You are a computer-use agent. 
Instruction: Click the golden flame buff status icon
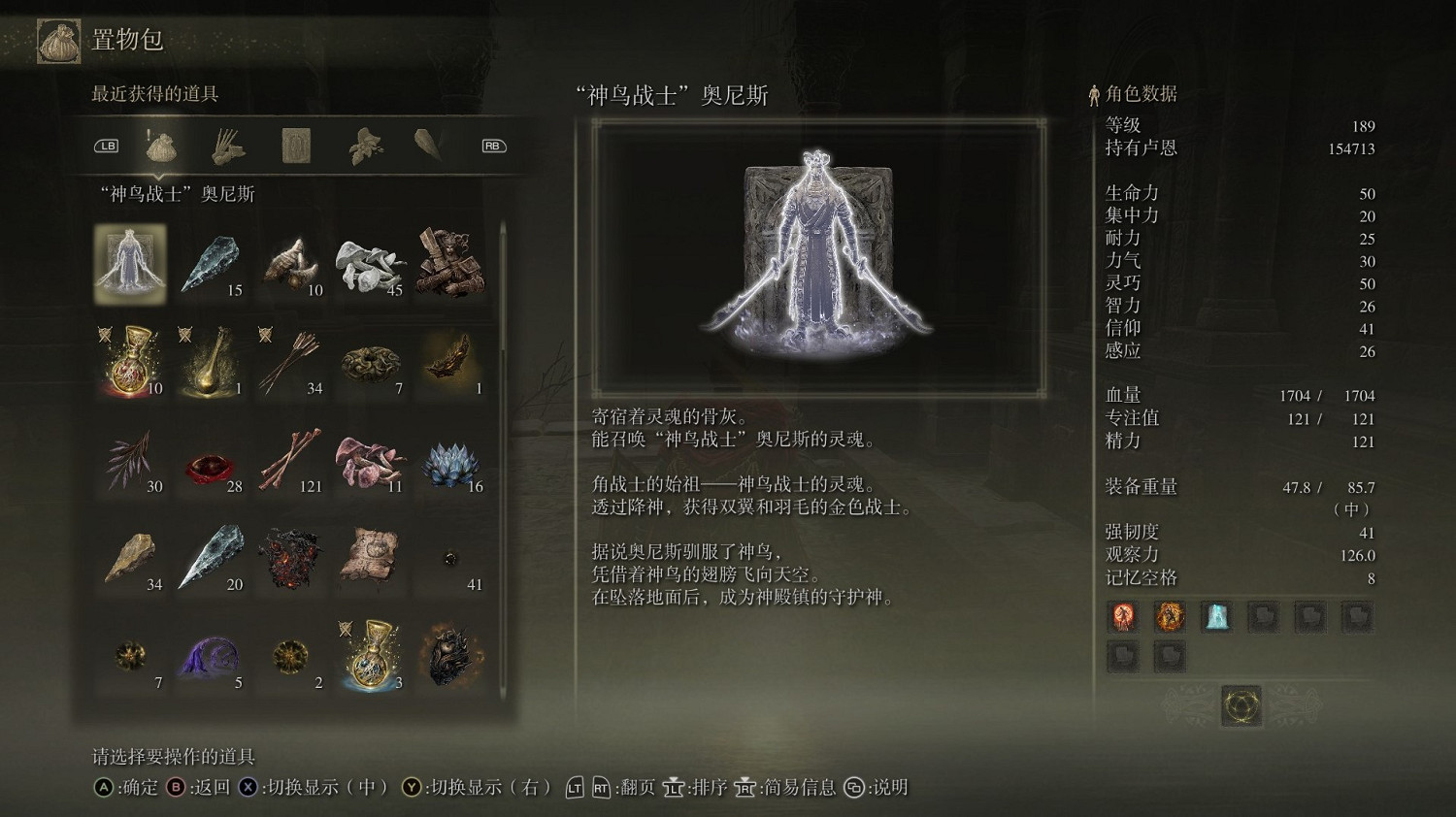coord(1169,617)
